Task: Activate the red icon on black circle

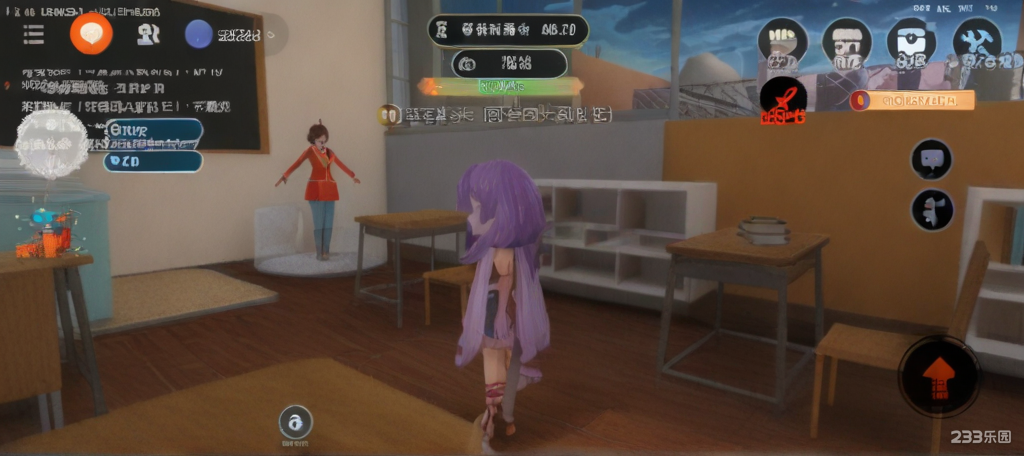Action: pyautogui.click(x=782, y=99)
